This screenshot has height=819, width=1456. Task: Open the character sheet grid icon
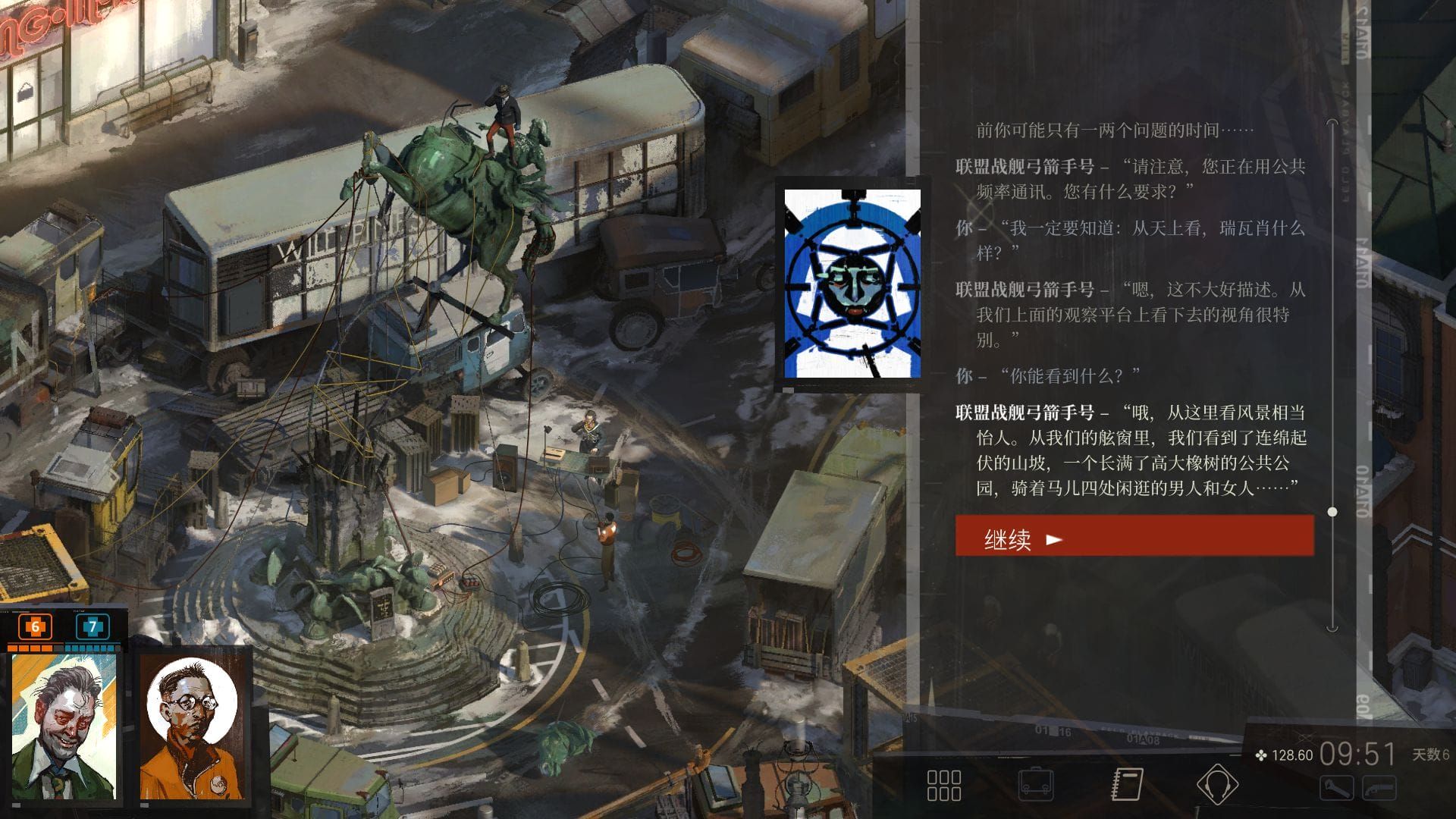(944, 785)
